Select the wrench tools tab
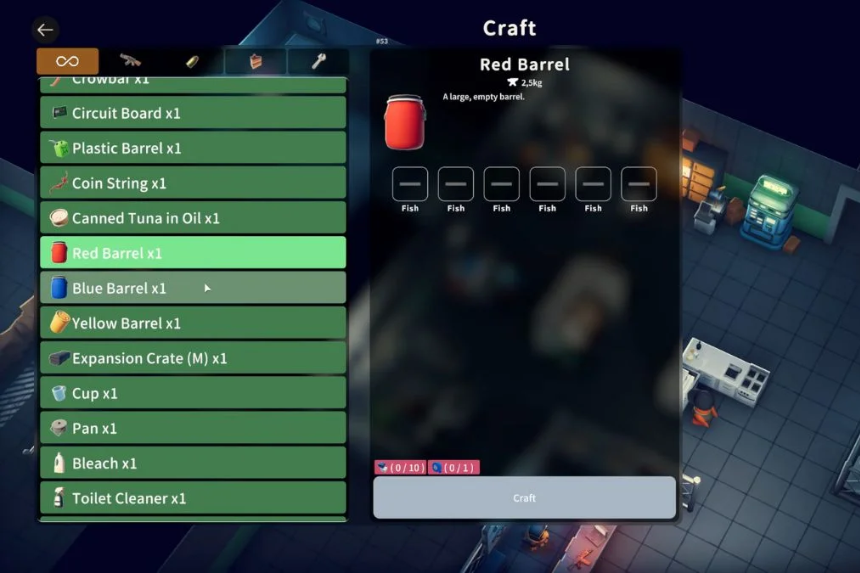Image resolution: width=860 pixels, height=573 pixels. (x=318, y=61)
